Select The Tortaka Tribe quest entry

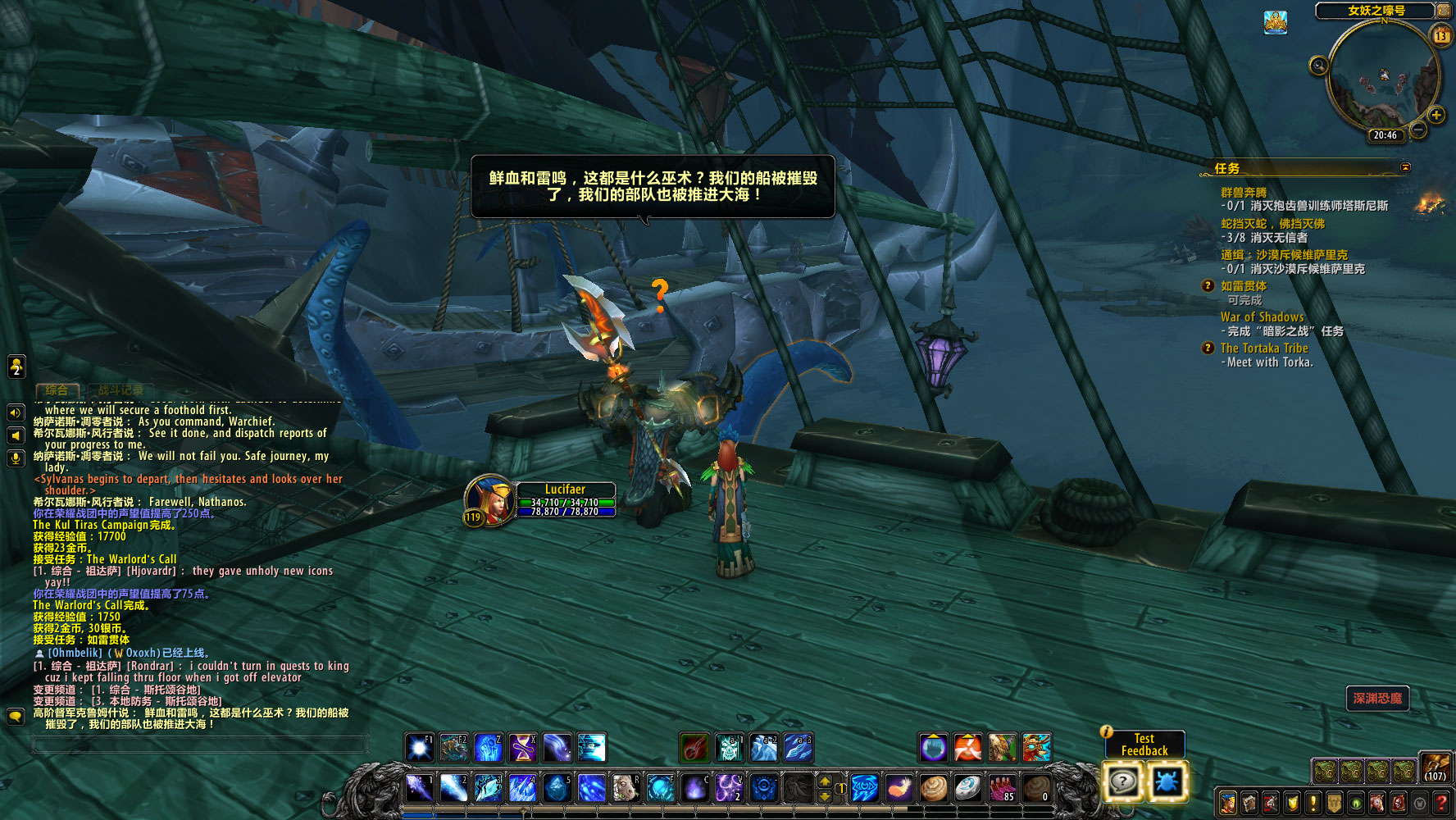(x=1263, y=348)
